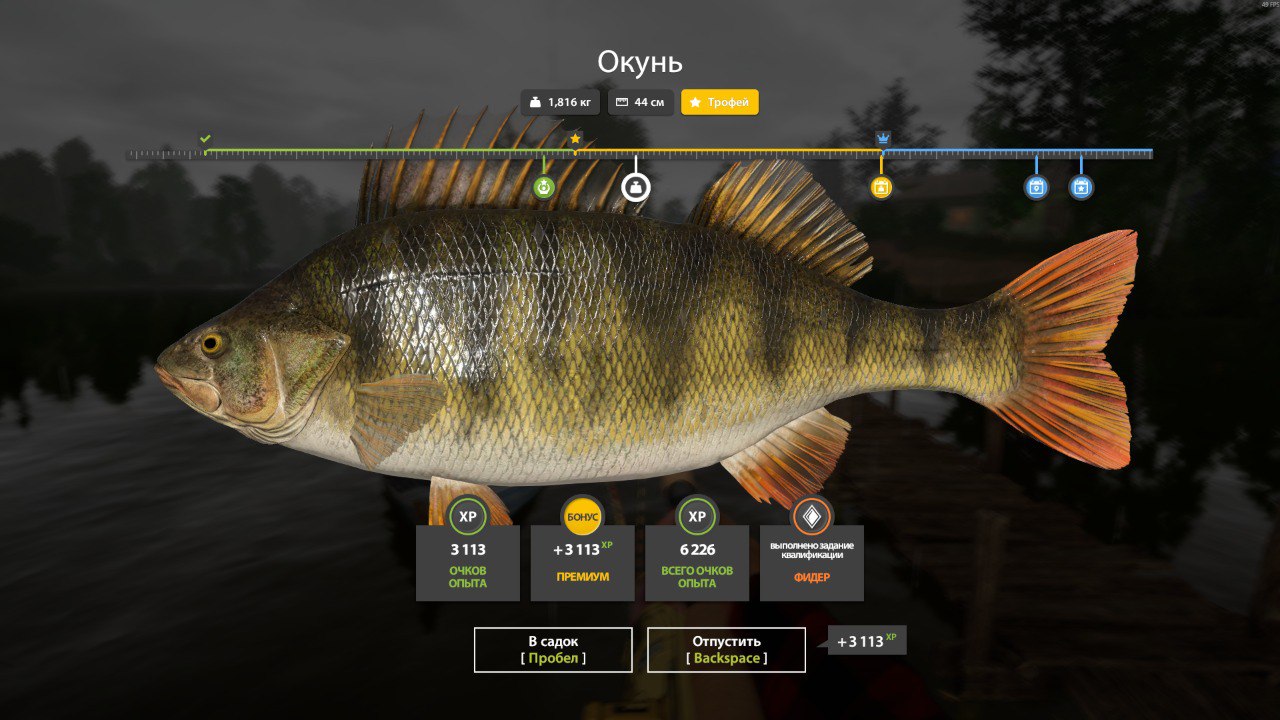1280x720 pixels.
Task: Put the perch in the keepnet
Action: pyautogui.click(x=553, y=649)
